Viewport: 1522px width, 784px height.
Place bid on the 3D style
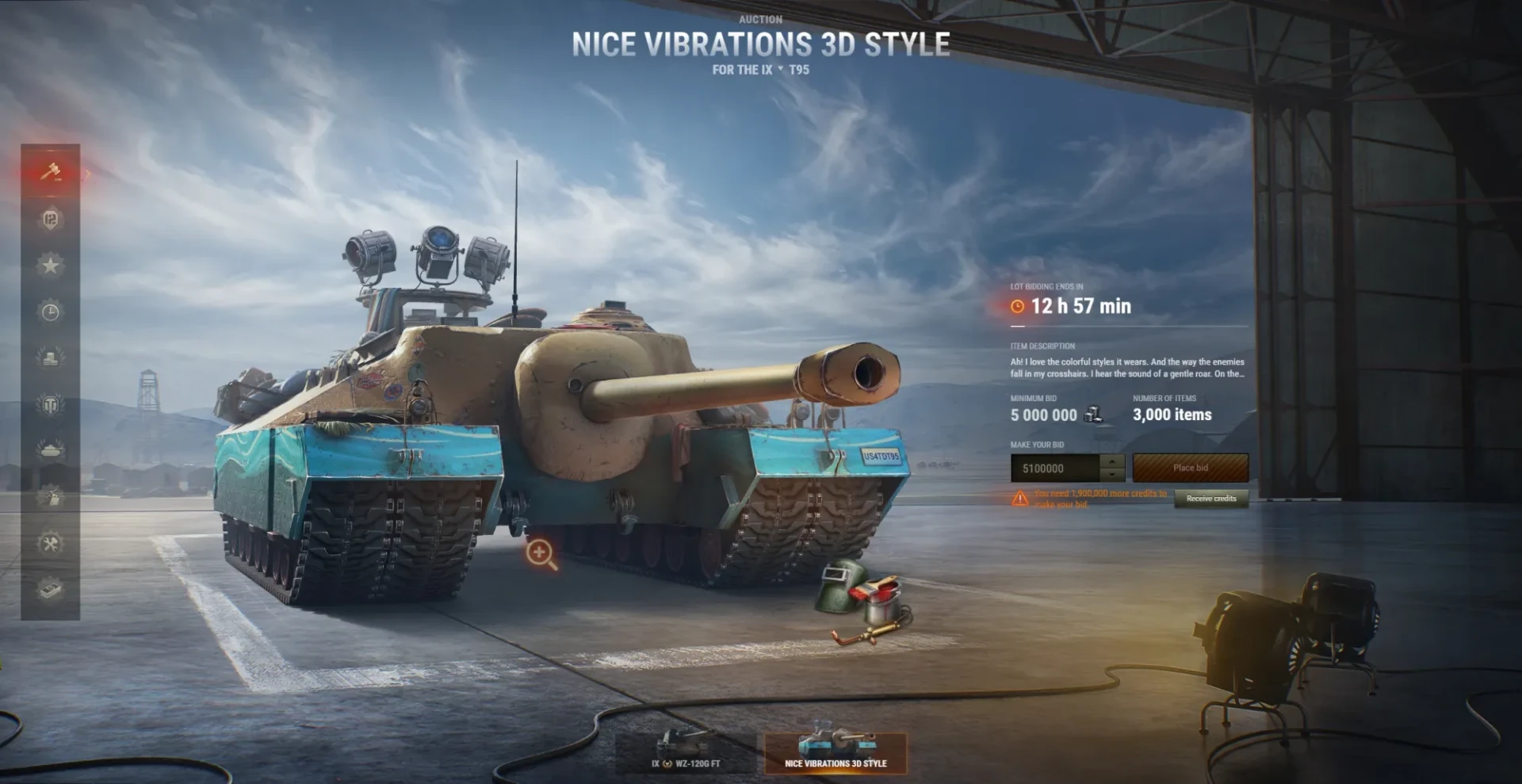click(x=1190, y=468)
